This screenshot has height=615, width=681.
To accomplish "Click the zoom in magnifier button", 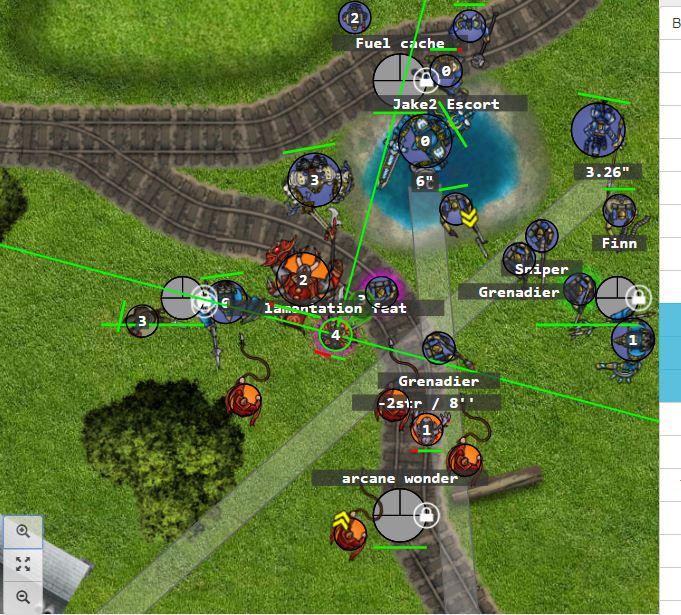I will click(x=22, y=532).
